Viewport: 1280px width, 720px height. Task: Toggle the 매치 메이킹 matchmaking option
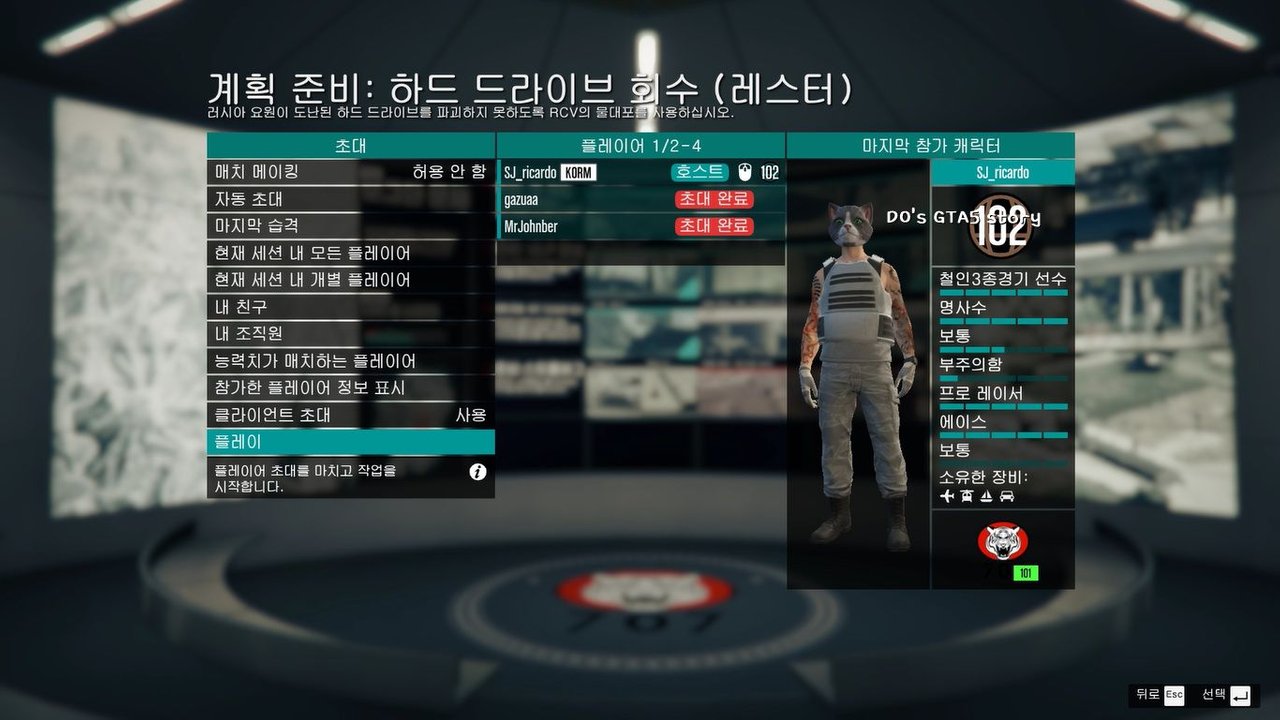click(350, 172)
